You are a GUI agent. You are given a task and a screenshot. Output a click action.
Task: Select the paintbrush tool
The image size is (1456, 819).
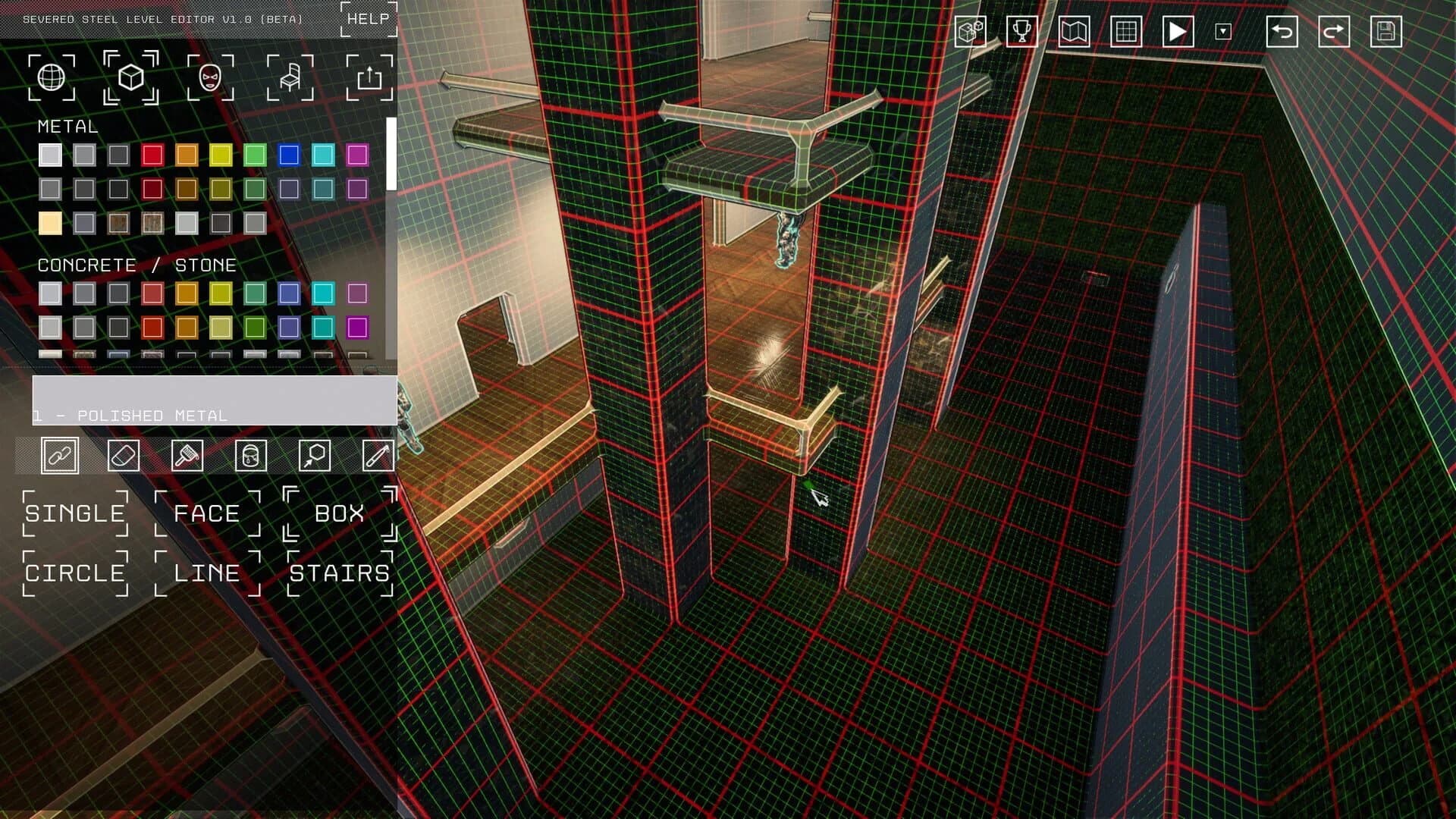pyautogui.click(x=187, y=455)
